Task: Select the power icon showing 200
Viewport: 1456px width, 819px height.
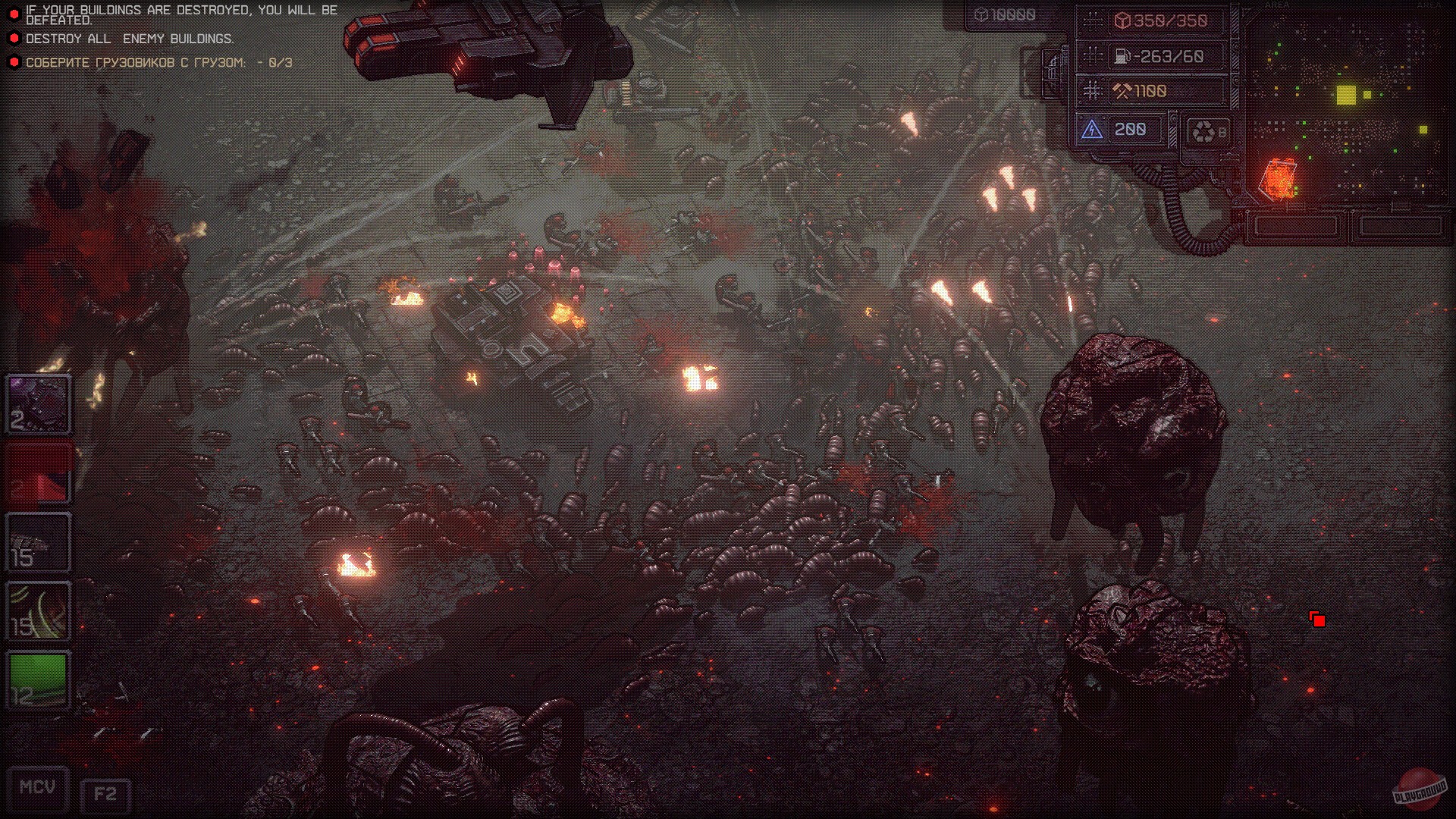Action: click(x=1092, y=130)
